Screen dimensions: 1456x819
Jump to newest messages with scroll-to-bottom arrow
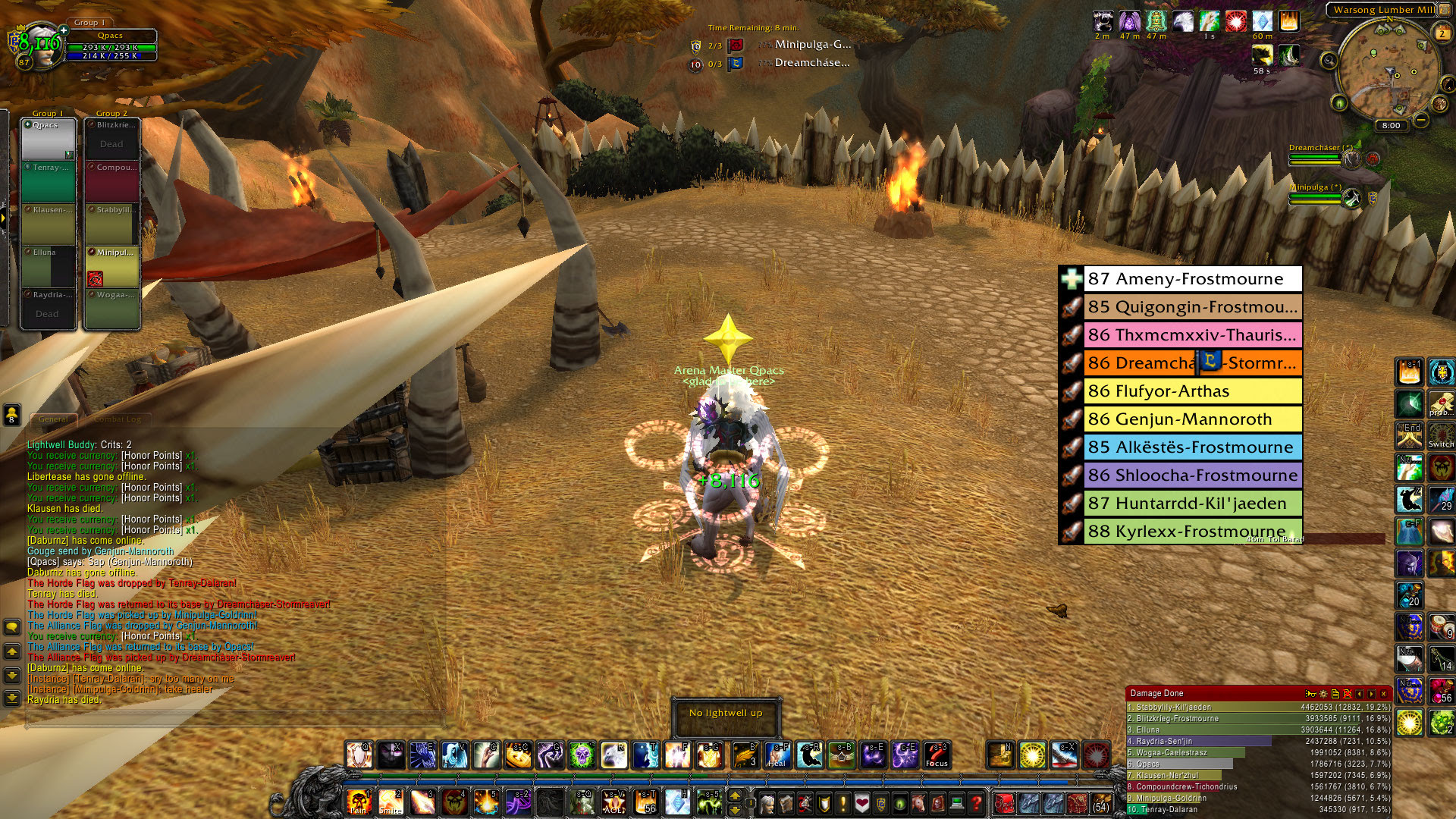coord(11,696)
